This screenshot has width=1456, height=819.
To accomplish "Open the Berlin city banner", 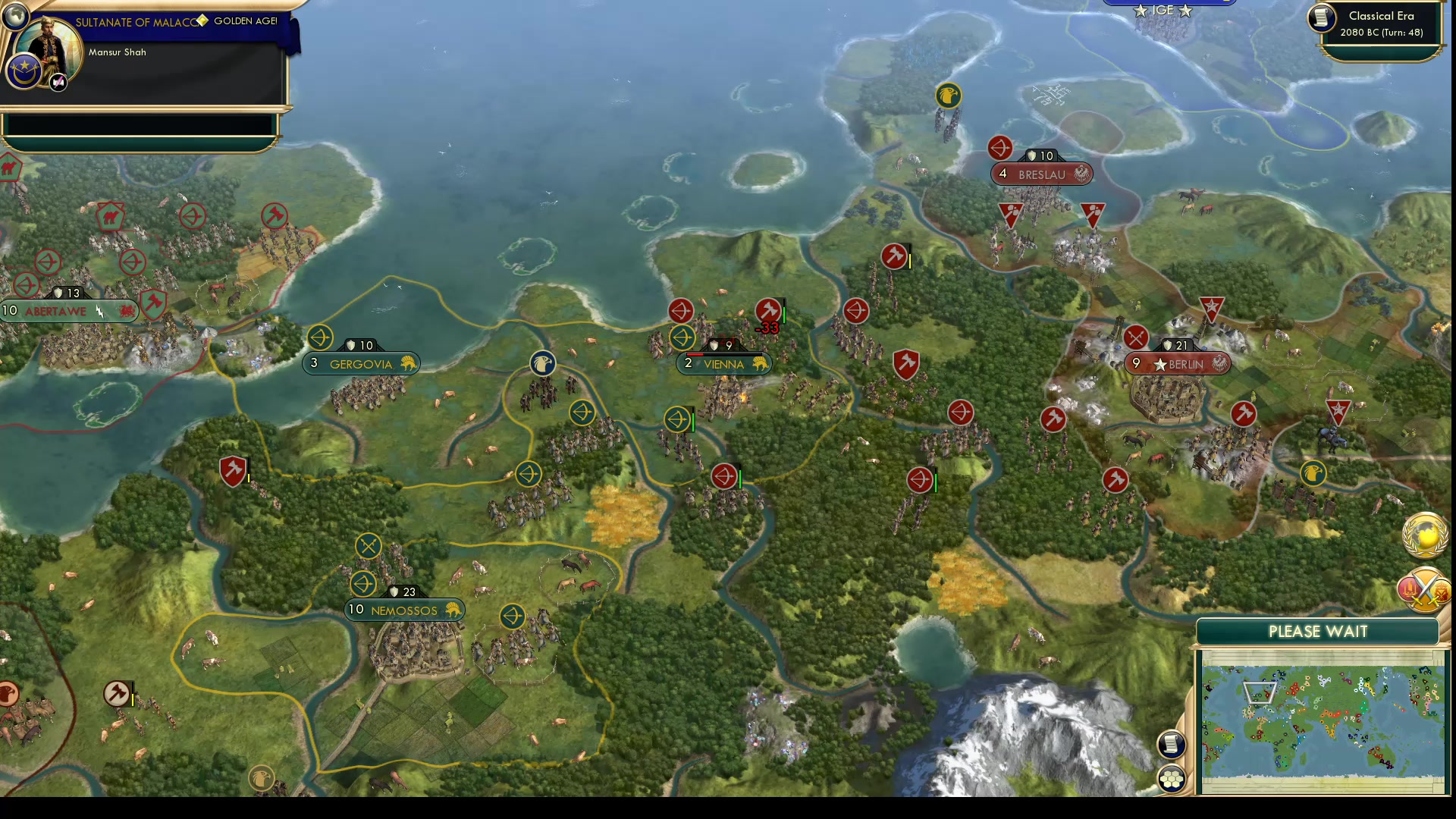I will [1178, 364].
